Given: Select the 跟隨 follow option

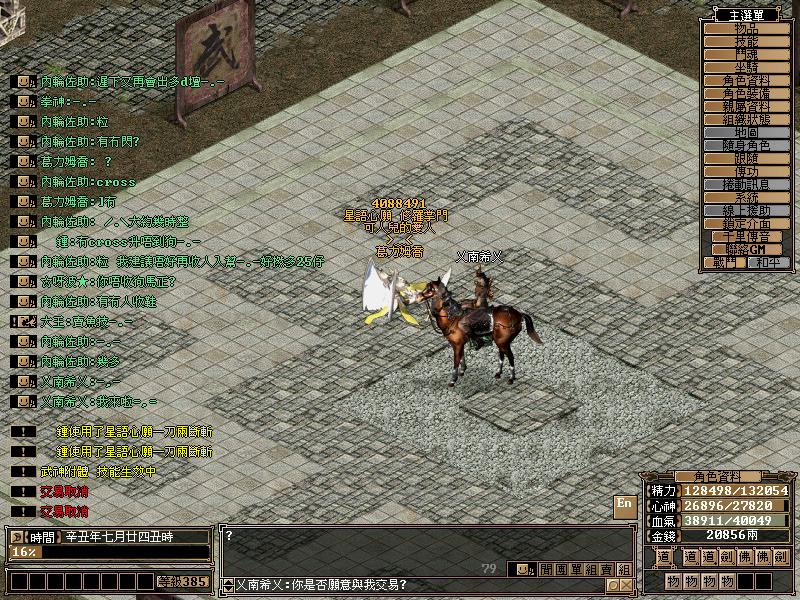Looking at the screenshot, I should point(746,158).
